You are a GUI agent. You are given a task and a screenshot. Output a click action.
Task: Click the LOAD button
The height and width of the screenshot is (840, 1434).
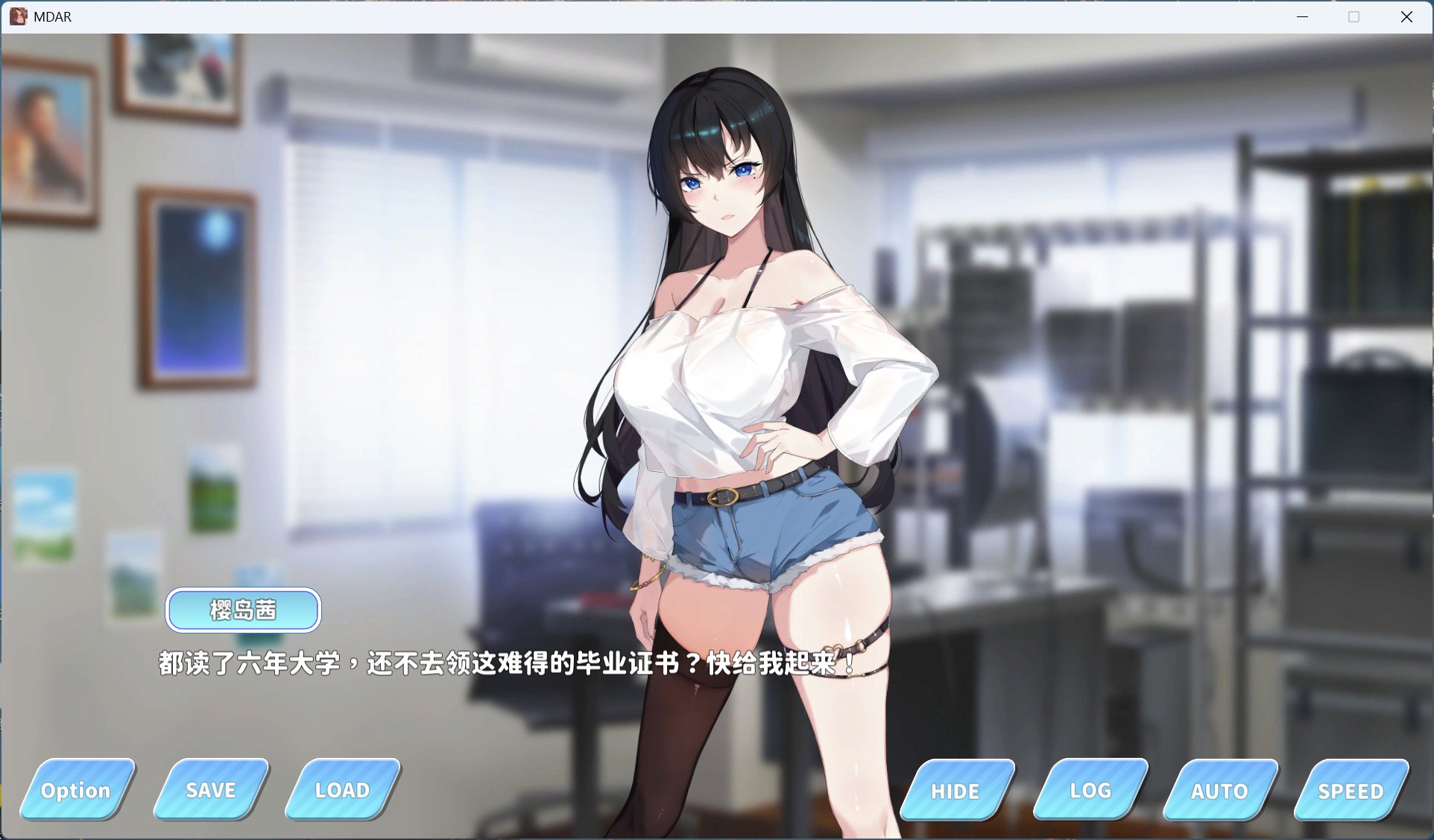click(341, 789)
